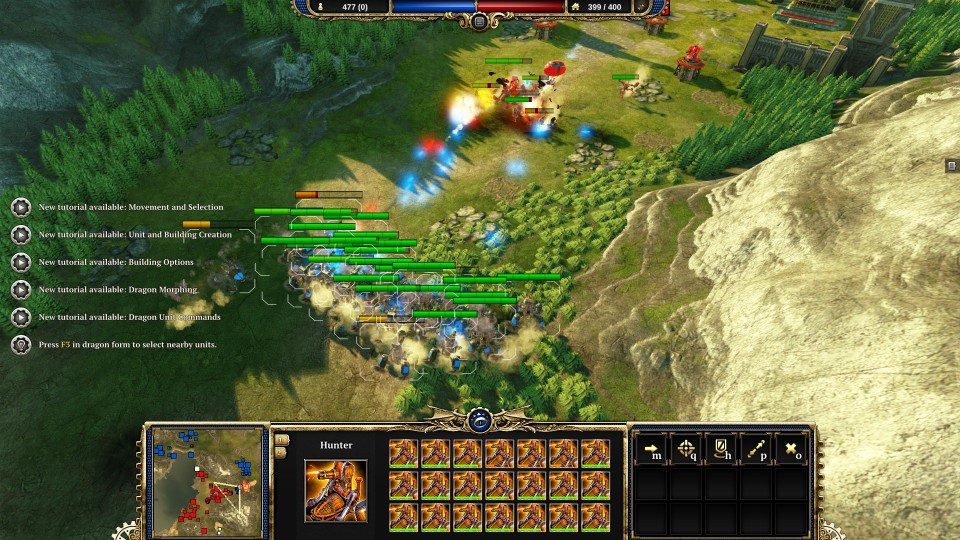Play the Dragon Unit Commands tutorial
The width and height of the screenshot is (960, 540).
pyautogui.click(x=20, y=317)
